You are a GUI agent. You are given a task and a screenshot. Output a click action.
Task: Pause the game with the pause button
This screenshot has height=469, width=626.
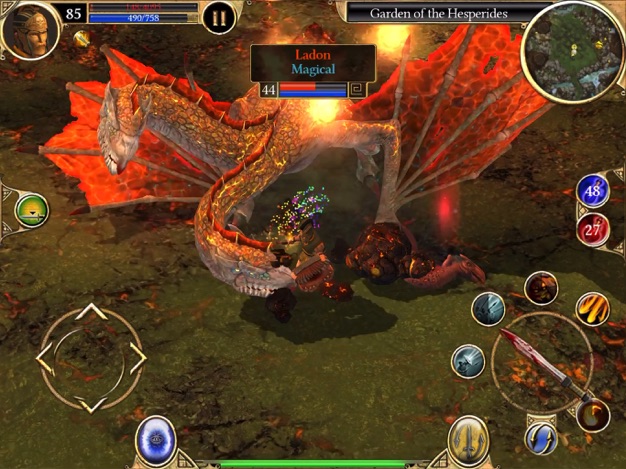click(x=218, y=17)
